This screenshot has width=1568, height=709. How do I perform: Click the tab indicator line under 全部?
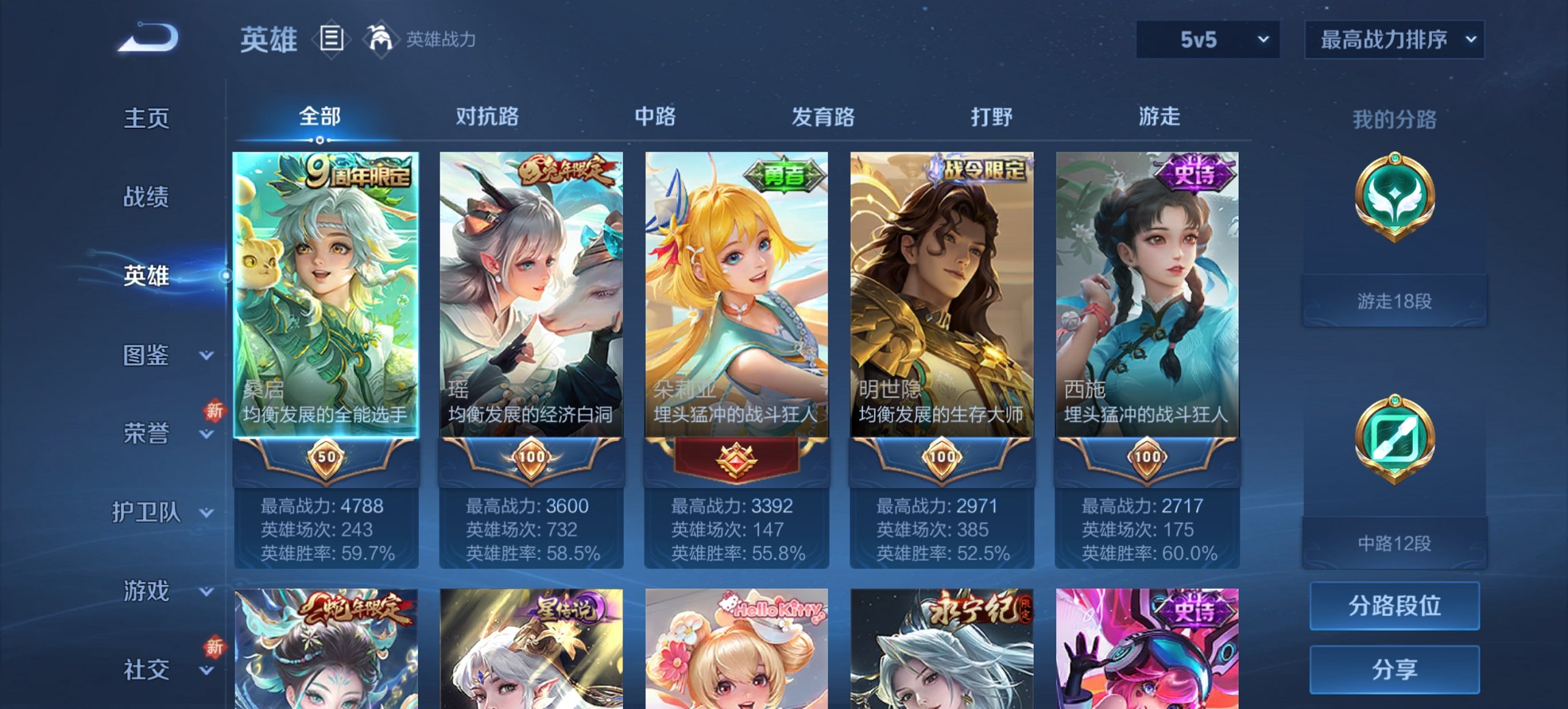[320, 140]
